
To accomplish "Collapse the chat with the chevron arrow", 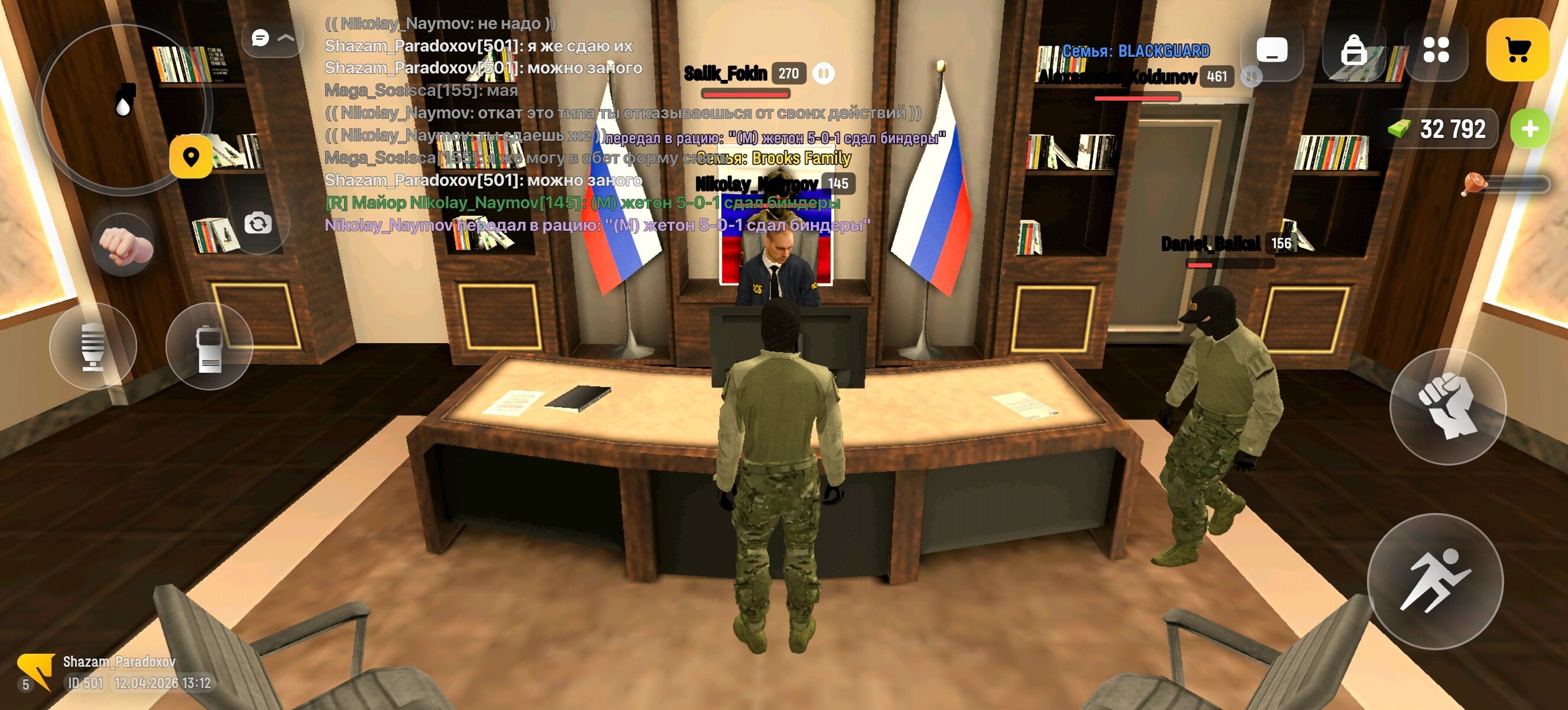I will (286, 38).
